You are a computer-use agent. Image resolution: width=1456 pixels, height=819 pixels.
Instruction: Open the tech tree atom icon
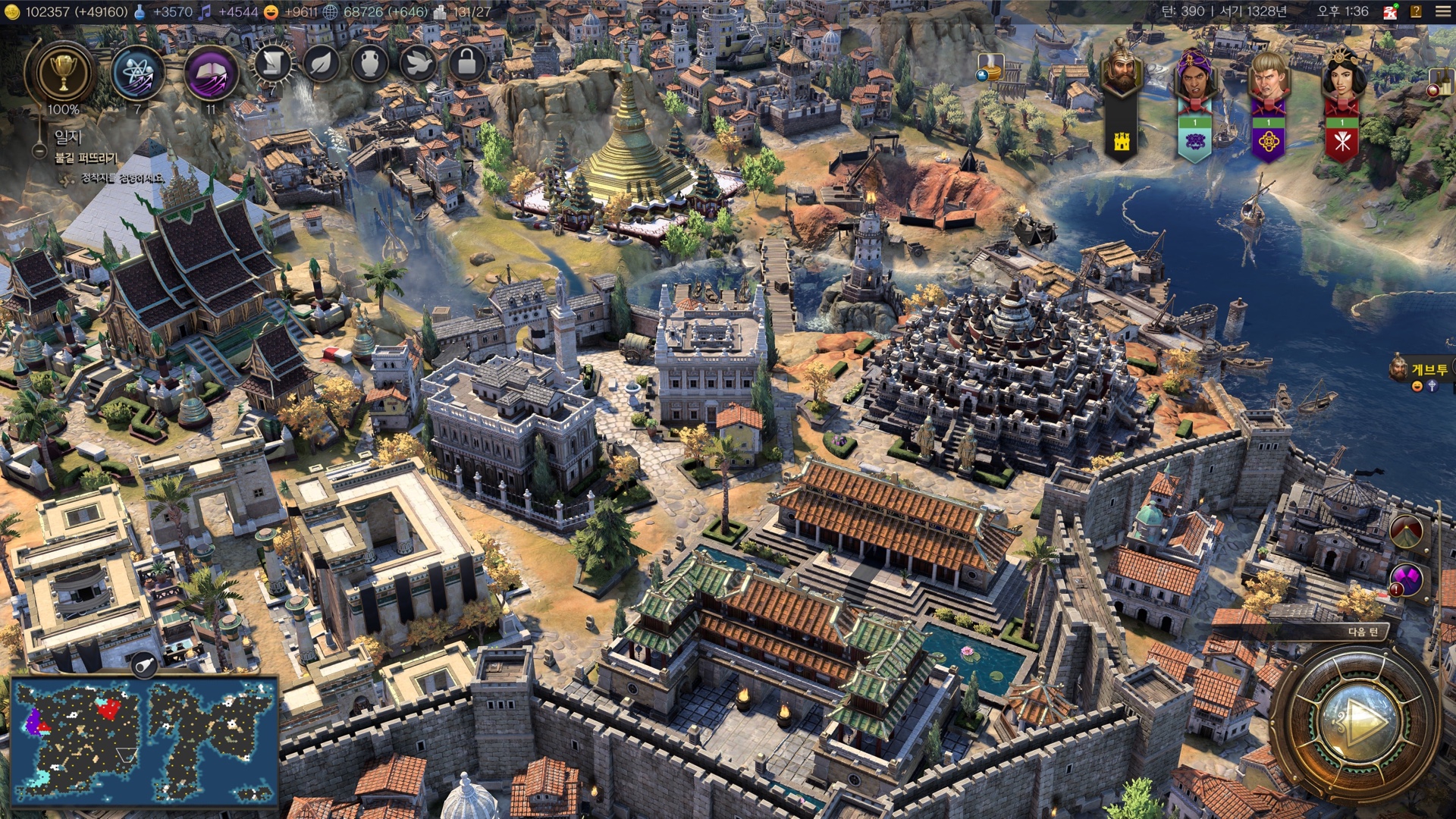(137, 74)
